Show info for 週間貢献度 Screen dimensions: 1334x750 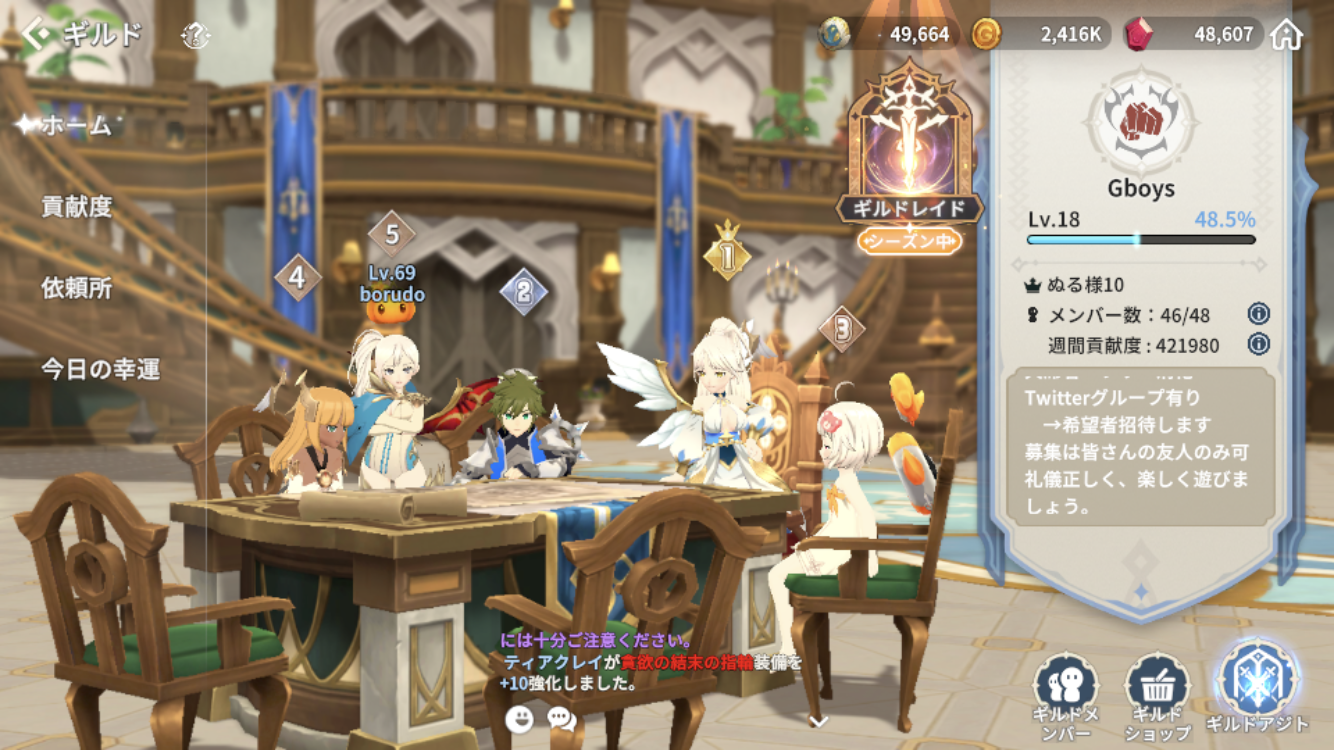(1259, 345)
